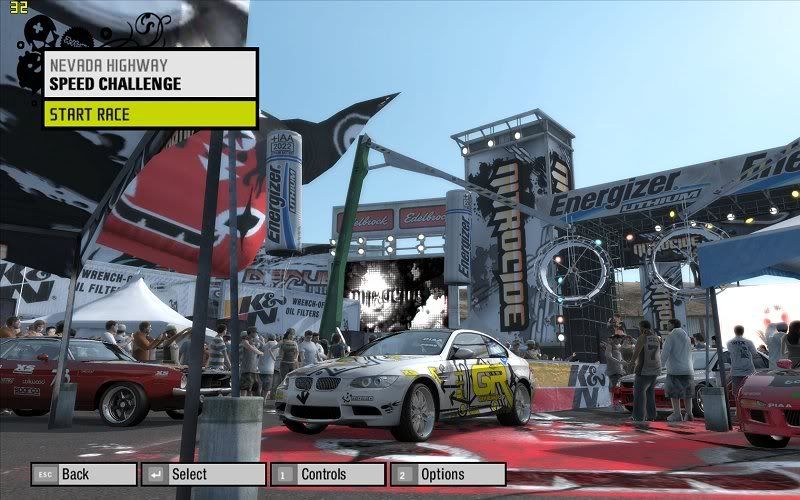Go back with the Back button
Viewport: 800px width, 500px height.
84,474
